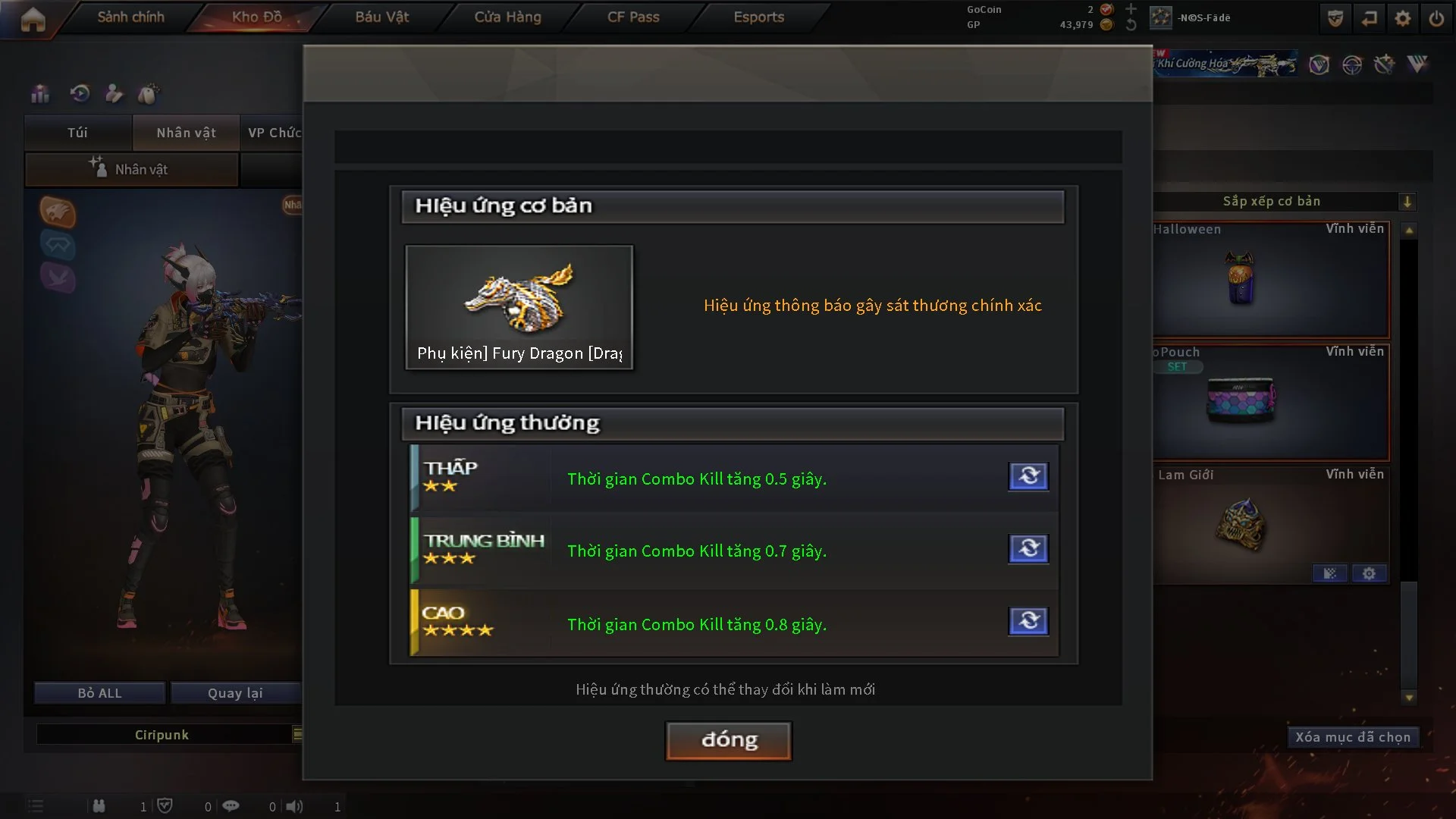The height and width of the screenshot is (819, 1456).
Task: Go to the Cửa Hàng shop
Action: pos(507,17)
